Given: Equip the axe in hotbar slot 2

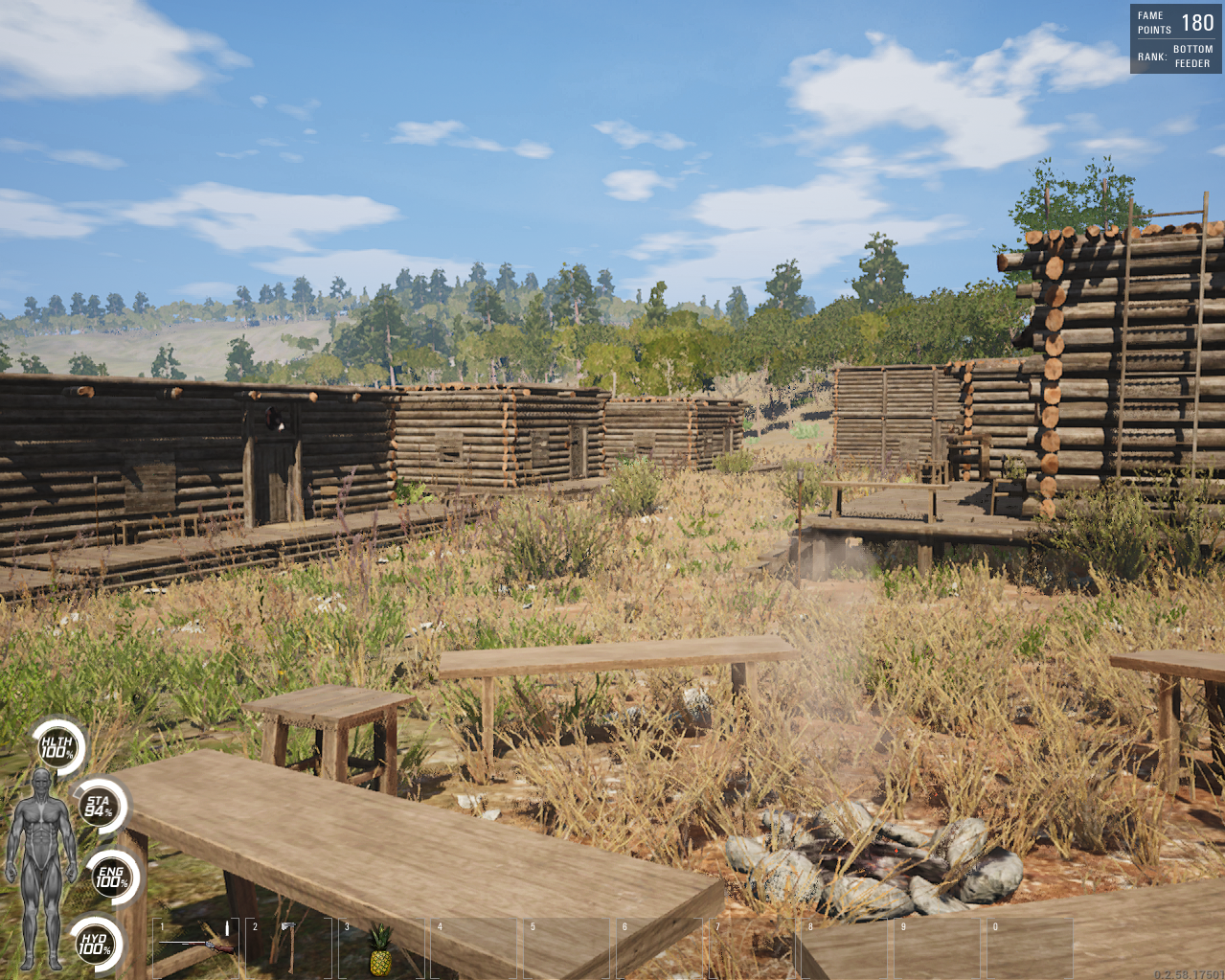Looking at the screenshot, I should point(287,946).
